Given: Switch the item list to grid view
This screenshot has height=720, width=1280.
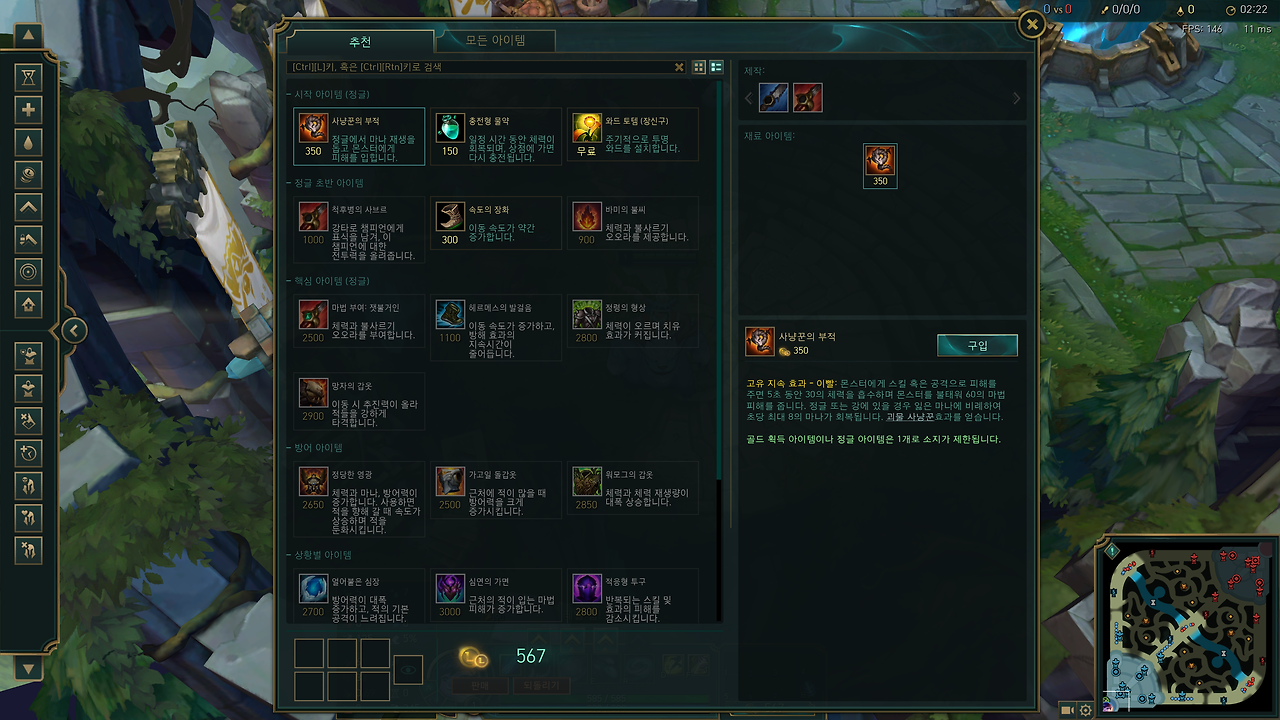Looking at the screenshot, I should (x=697, y=67).
